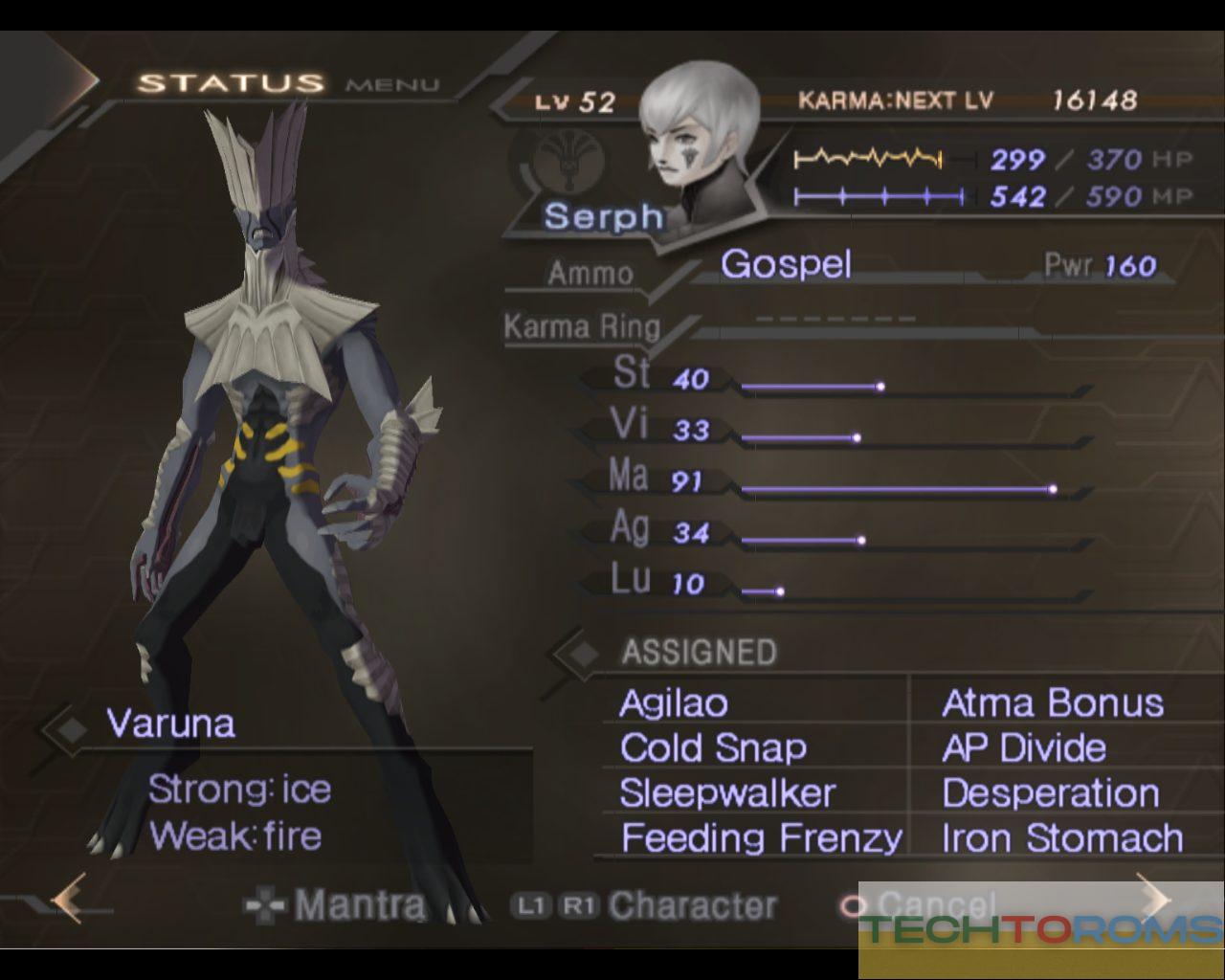Pick the Feeding Frenzy skill
Screen dimensions: 1225x980
coord(761,838)
